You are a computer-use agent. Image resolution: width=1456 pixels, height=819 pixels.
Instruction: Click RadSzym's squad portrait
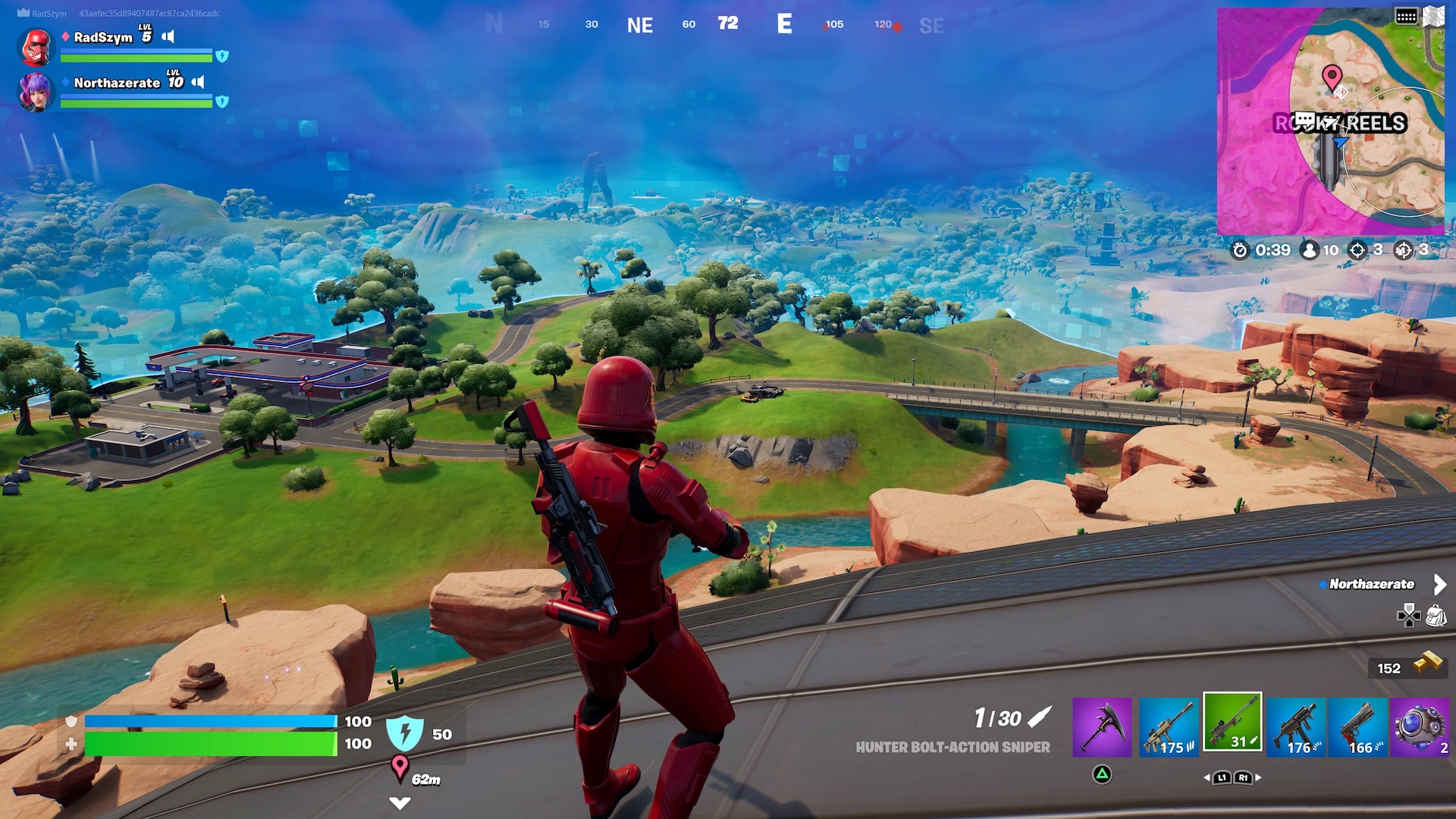coord(36,47)
